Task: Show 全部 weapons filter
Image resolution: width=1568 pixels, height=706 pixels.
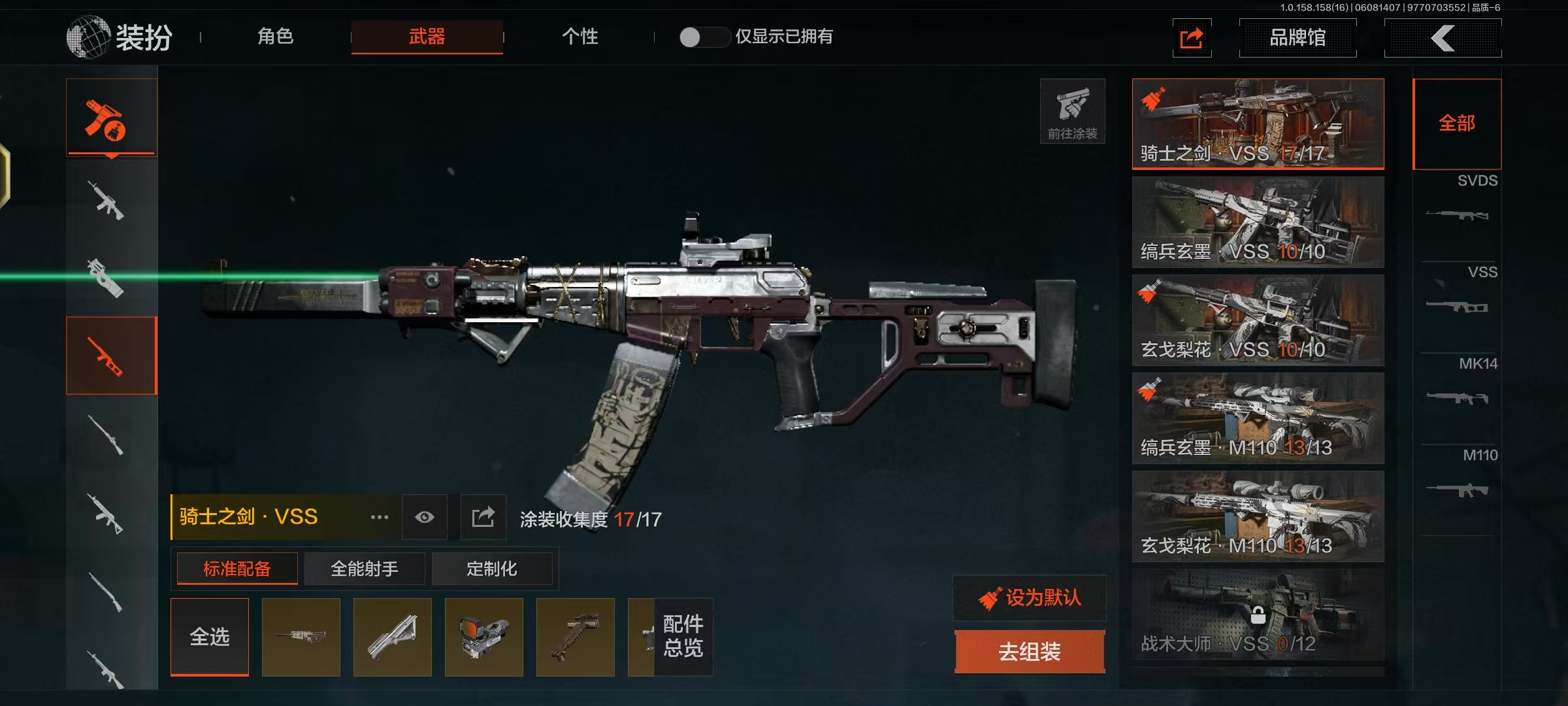Action: coord(1457,124)
